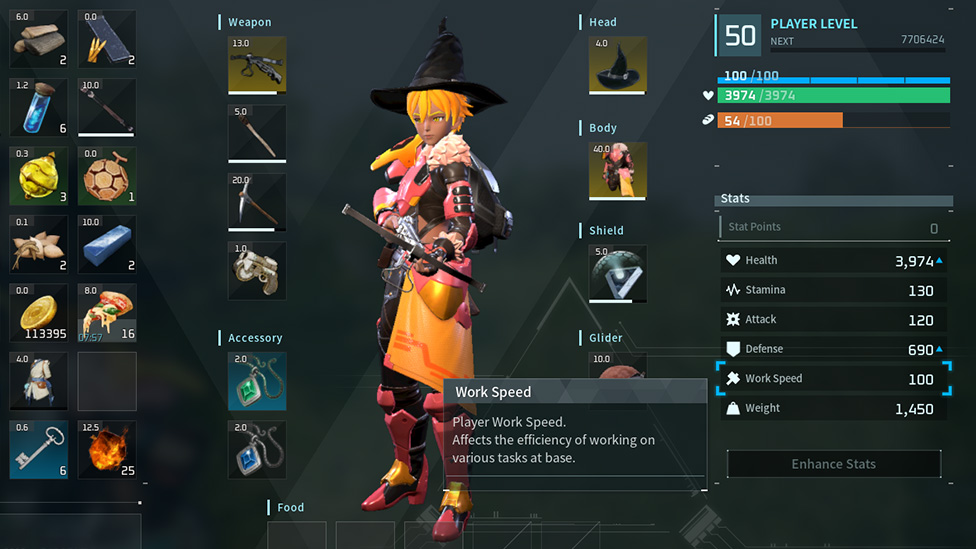
Task: Select the blue pendant accessory slot
Action: [257, 449]
